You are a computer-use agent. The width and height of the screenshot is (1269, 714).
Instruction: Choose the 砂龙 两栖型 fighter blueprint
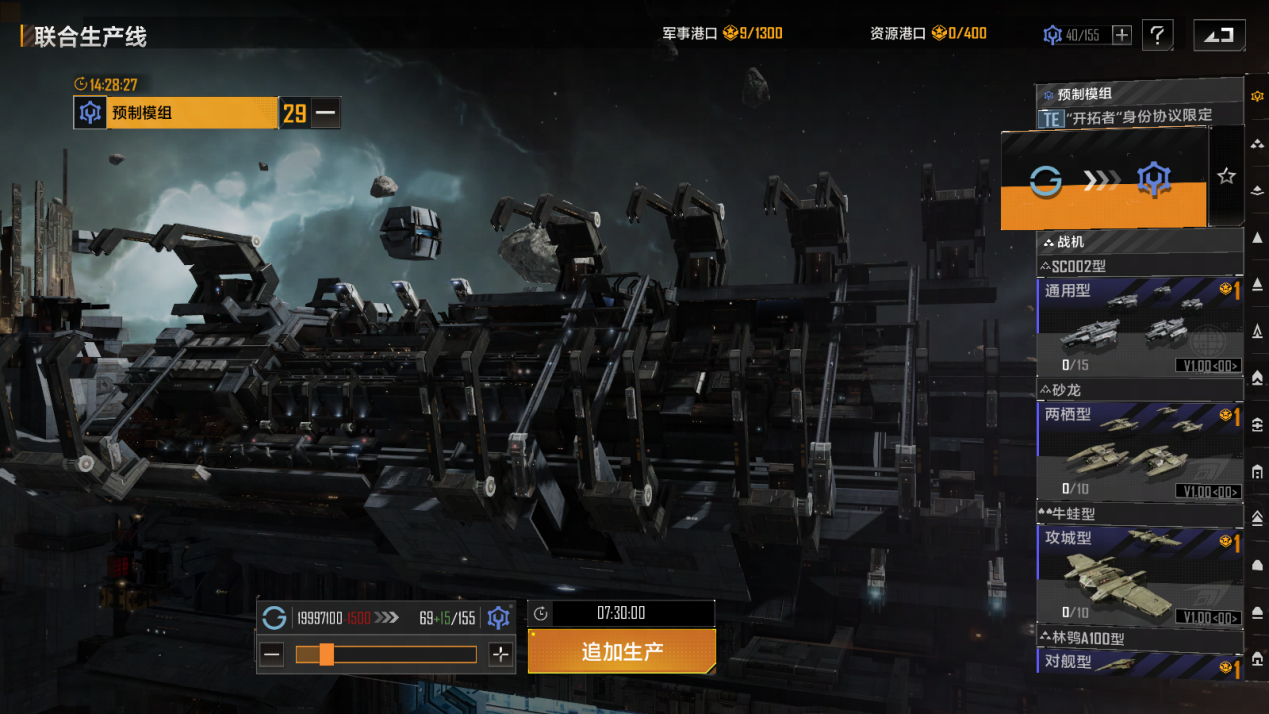point(1140,451)
